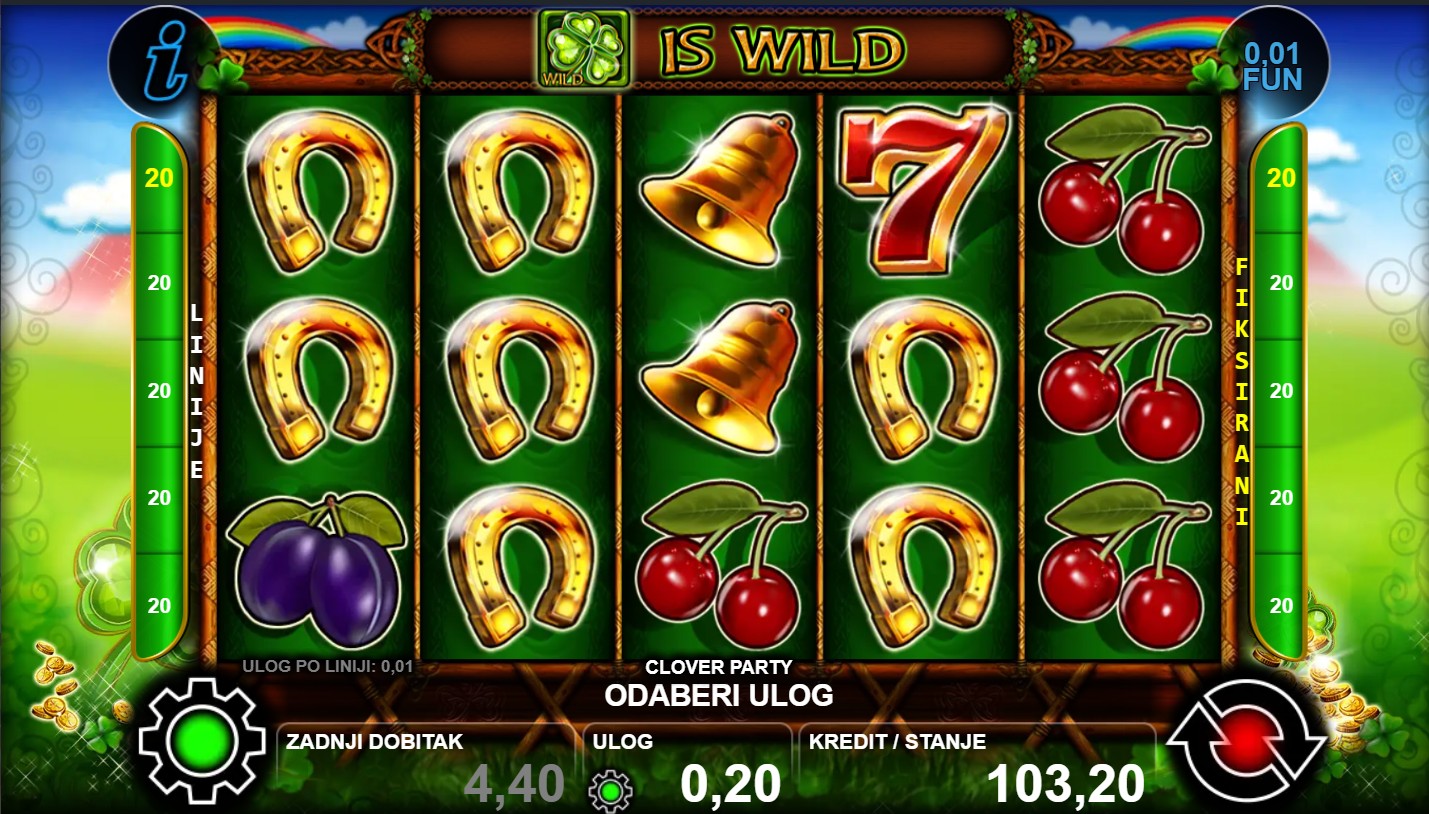
Task: Select the 0,01 FUN denomination button
Action: tap(1272, 65)
